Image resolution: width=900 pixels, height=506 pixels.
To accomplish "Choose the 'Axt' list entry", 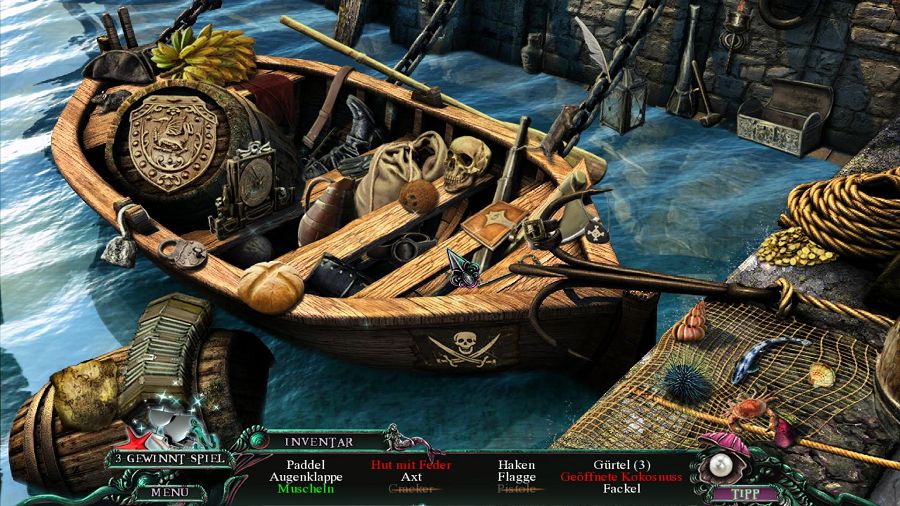I will [x=411, y=477].
